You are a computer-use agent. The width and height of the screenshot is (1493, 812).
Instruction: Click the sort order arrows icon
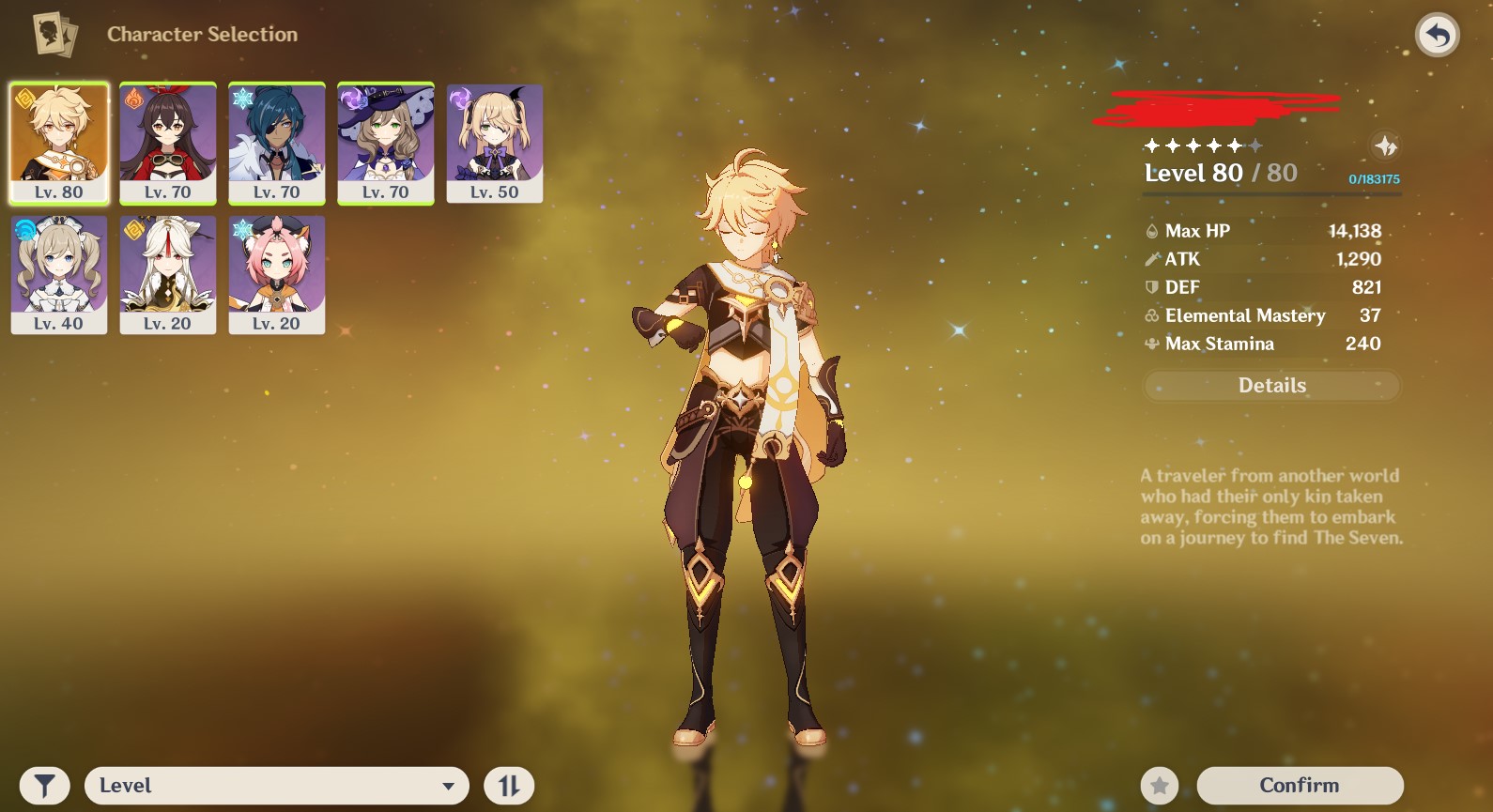tap(509, 785)
